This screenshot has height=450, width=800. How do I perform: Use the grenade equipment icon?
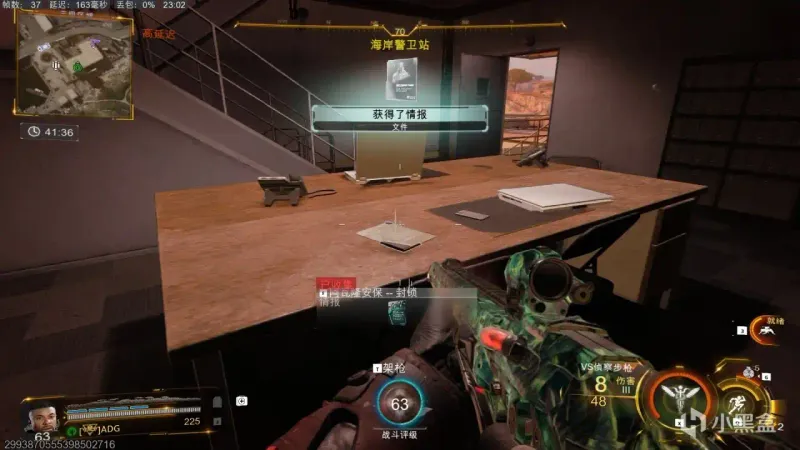click(x=749, y=372)
